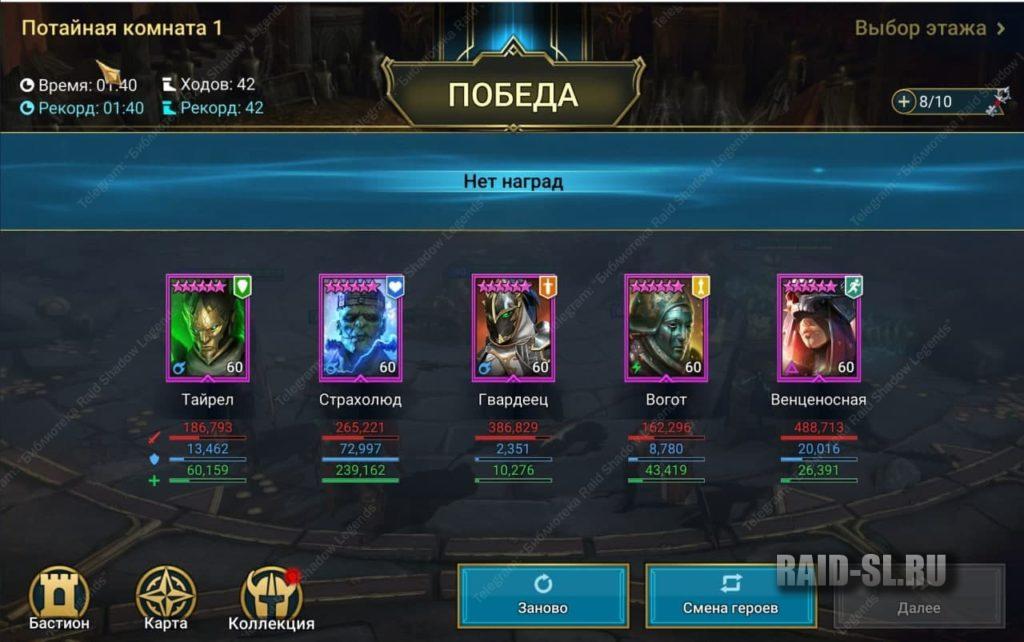Open the Выбор этажа floor selection

(x=930, y=28)
